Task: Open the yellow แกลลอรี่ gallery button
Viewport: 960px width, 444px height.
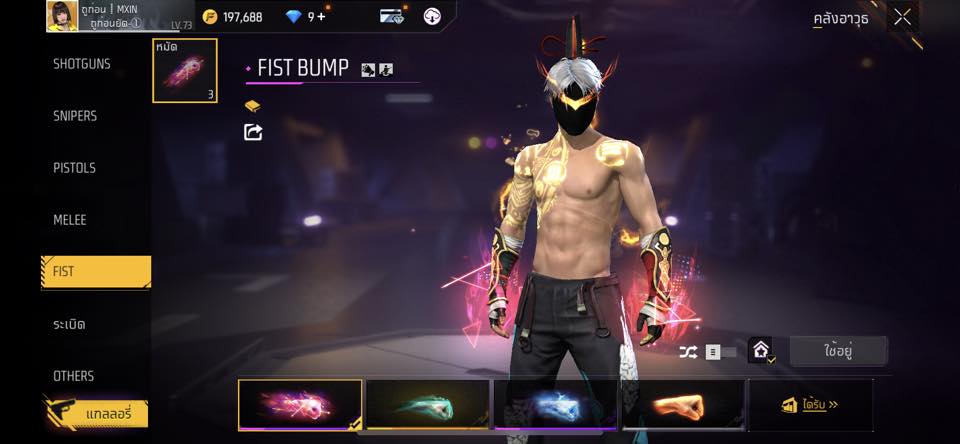Action: [x=96, y=412]
